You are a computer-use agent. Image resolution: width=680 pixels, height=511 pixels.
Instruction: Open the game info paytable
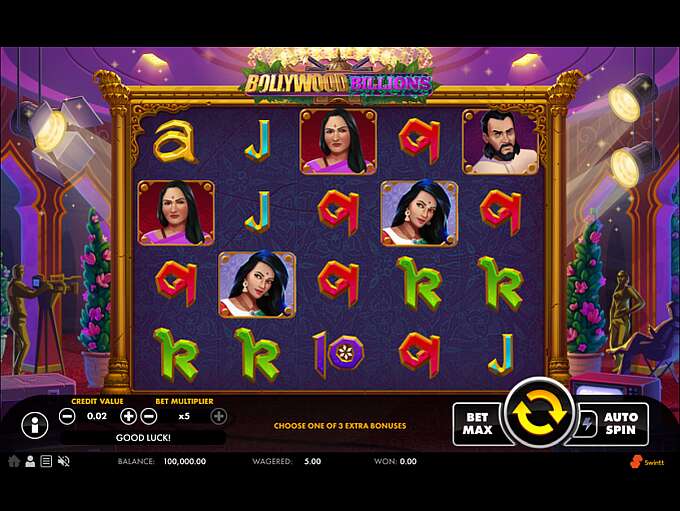35,424
